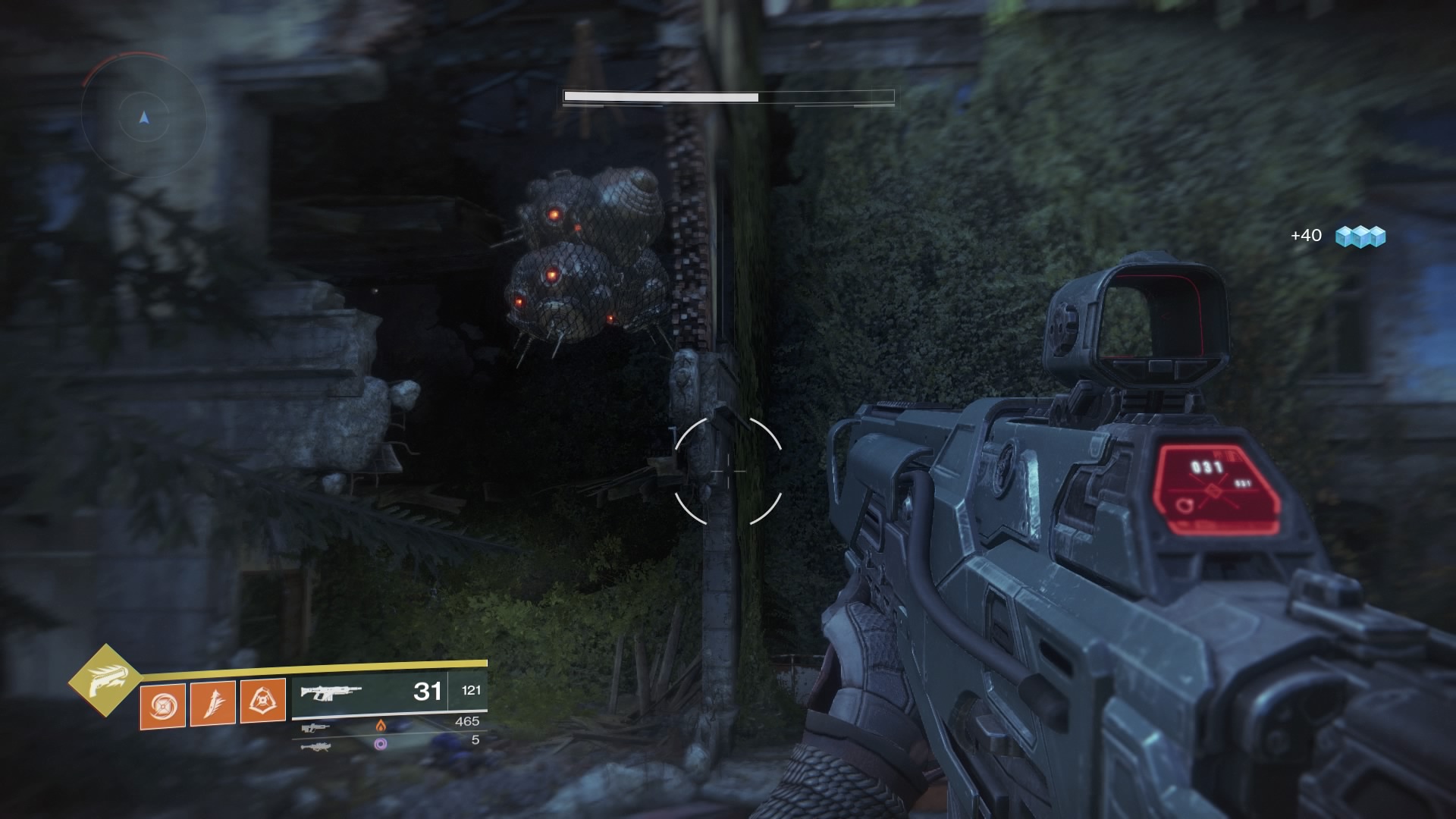Activate the Golden Gun super icon
Viewport: 1456px width, 819px height.
(105, 682)
